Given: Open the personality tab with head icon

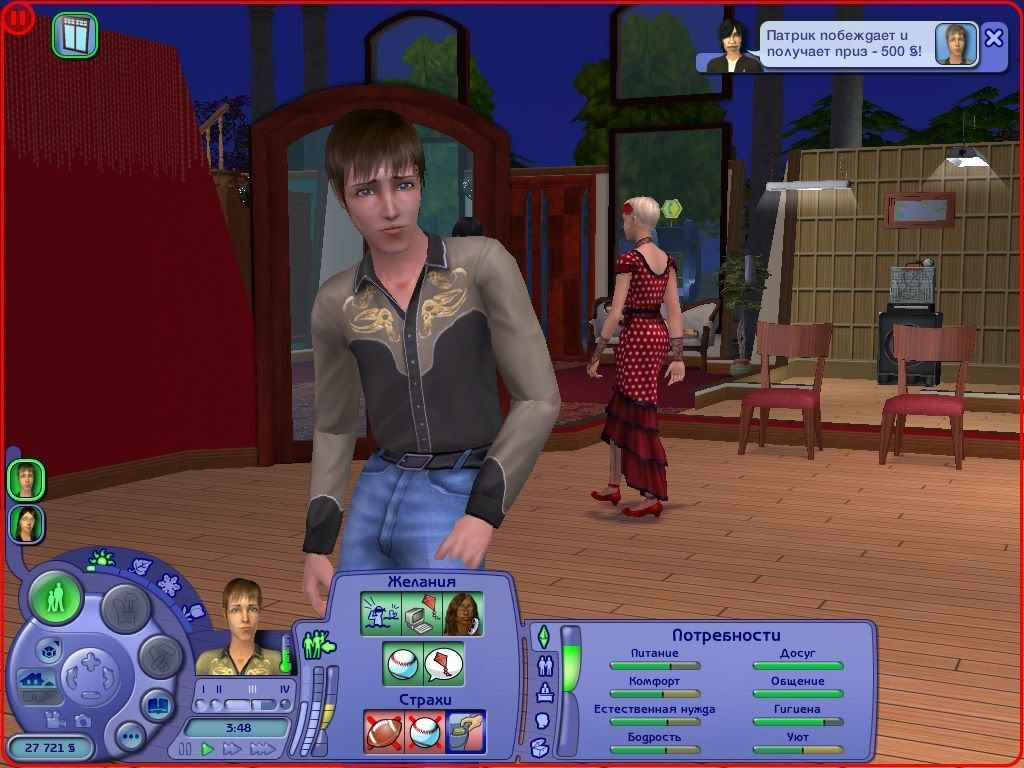Looking at the screenshot, I should pos(543,719).
